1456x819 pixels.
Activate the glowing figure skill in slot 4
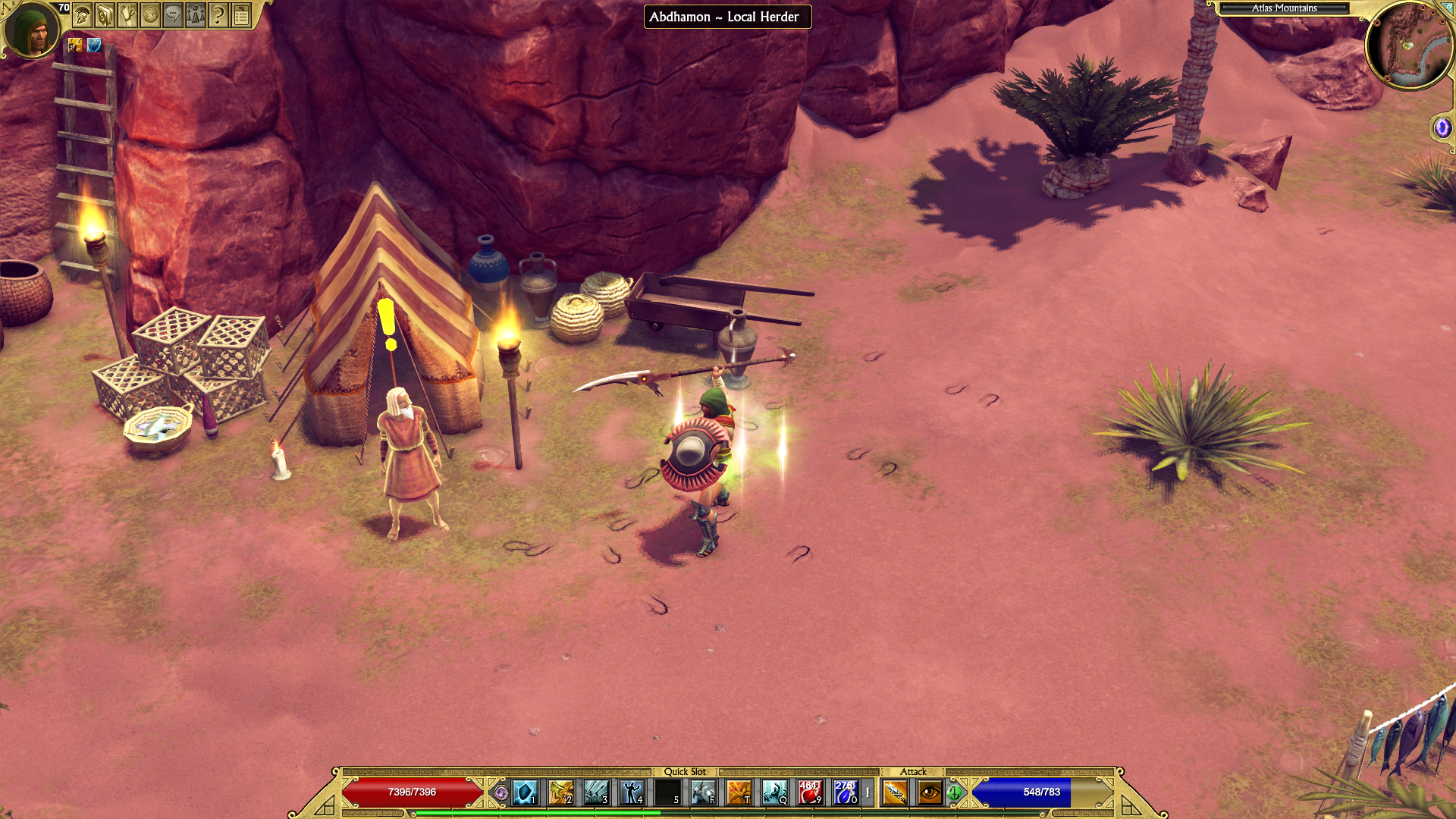632,792
